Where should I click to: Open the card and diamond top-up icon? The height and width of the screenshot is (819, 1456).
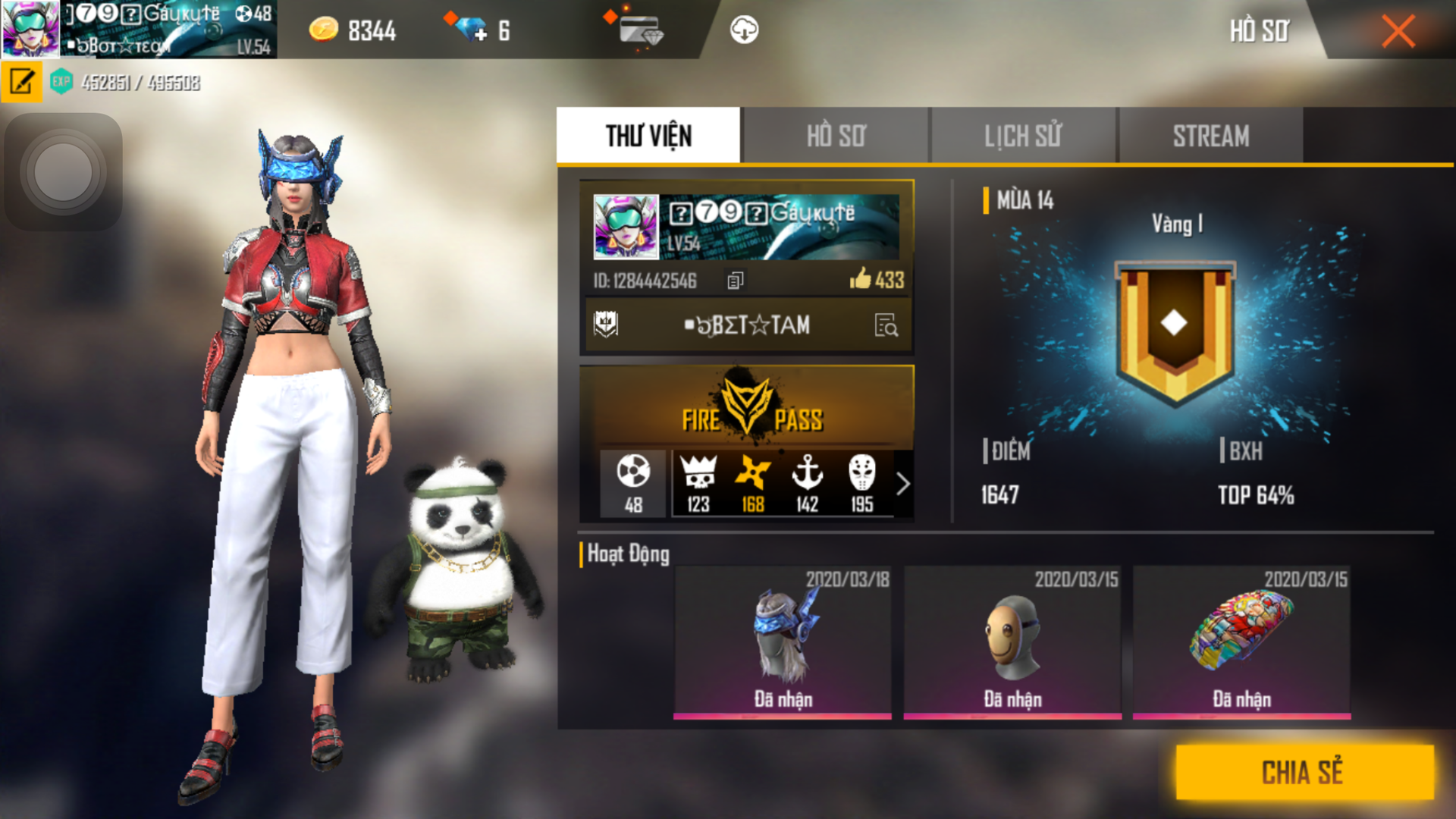click(639, 30)
